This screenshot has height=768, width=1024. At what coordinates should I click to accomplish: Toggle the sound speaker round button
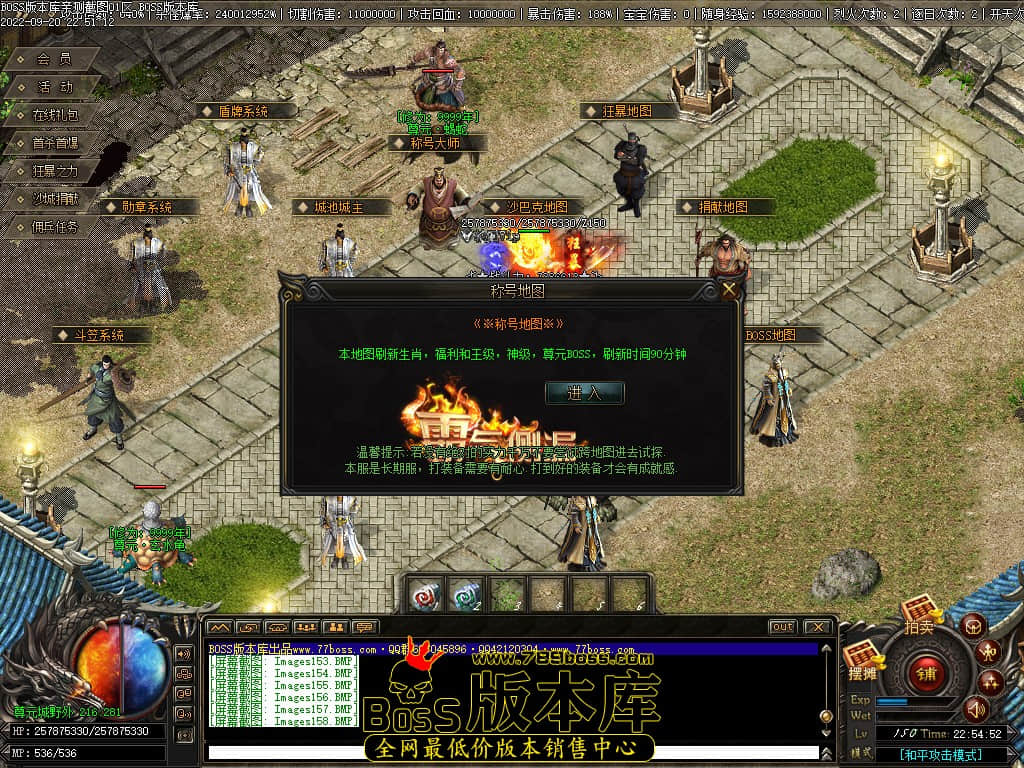tap(976, 710)
